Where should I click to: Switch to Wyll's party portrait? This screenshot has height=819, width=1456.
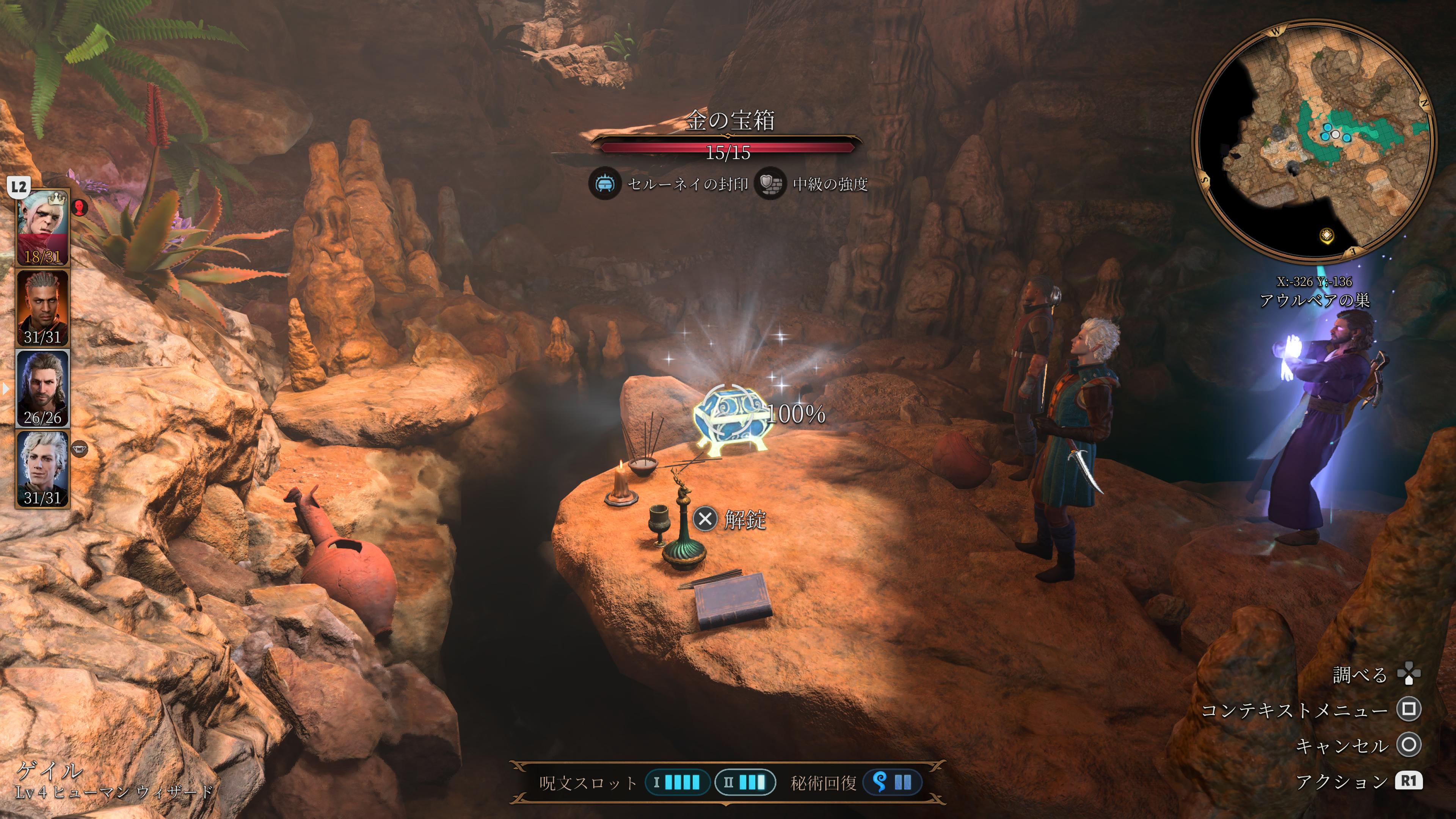click(42, 308)
